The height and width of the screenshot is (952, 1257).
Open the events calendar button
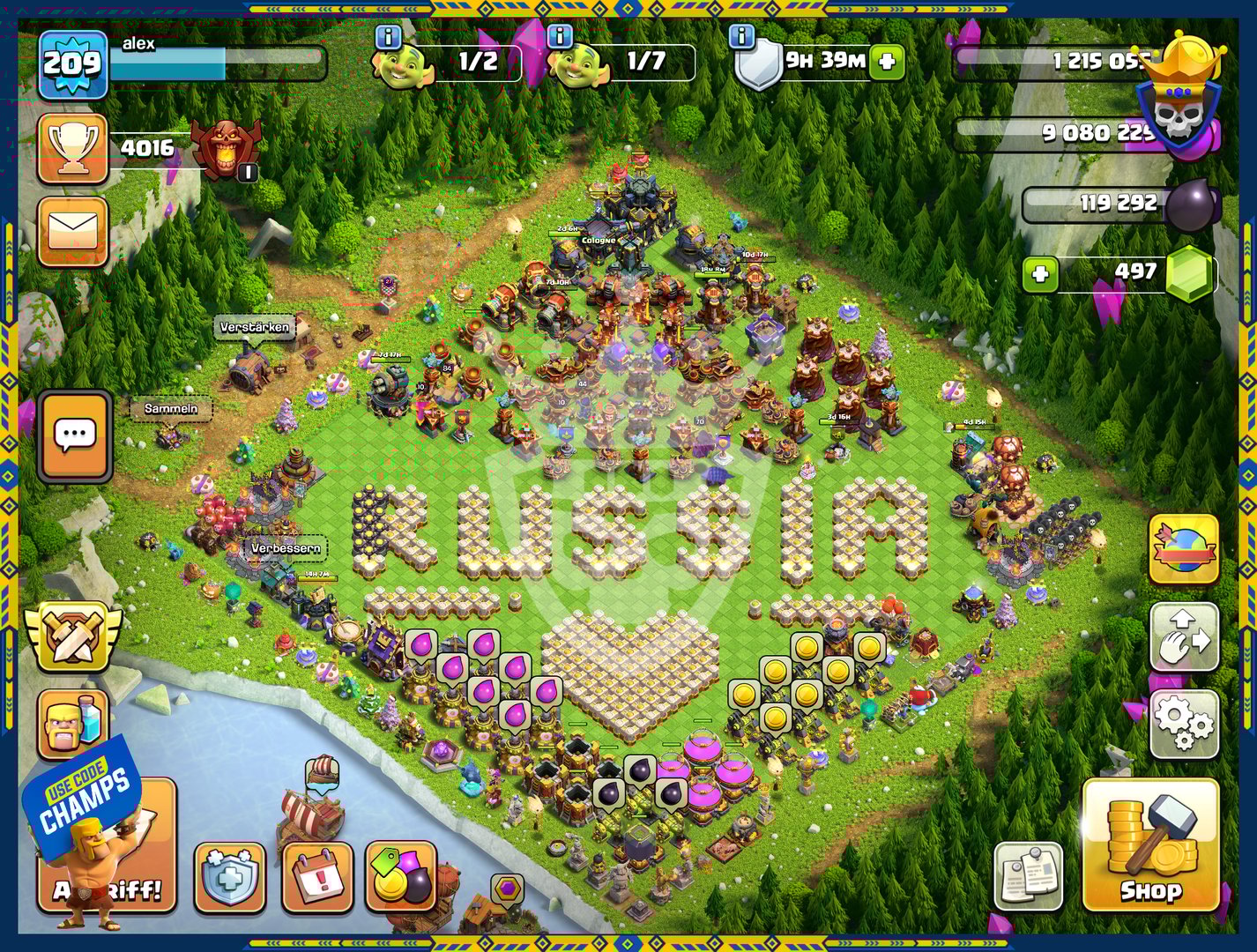317,877
